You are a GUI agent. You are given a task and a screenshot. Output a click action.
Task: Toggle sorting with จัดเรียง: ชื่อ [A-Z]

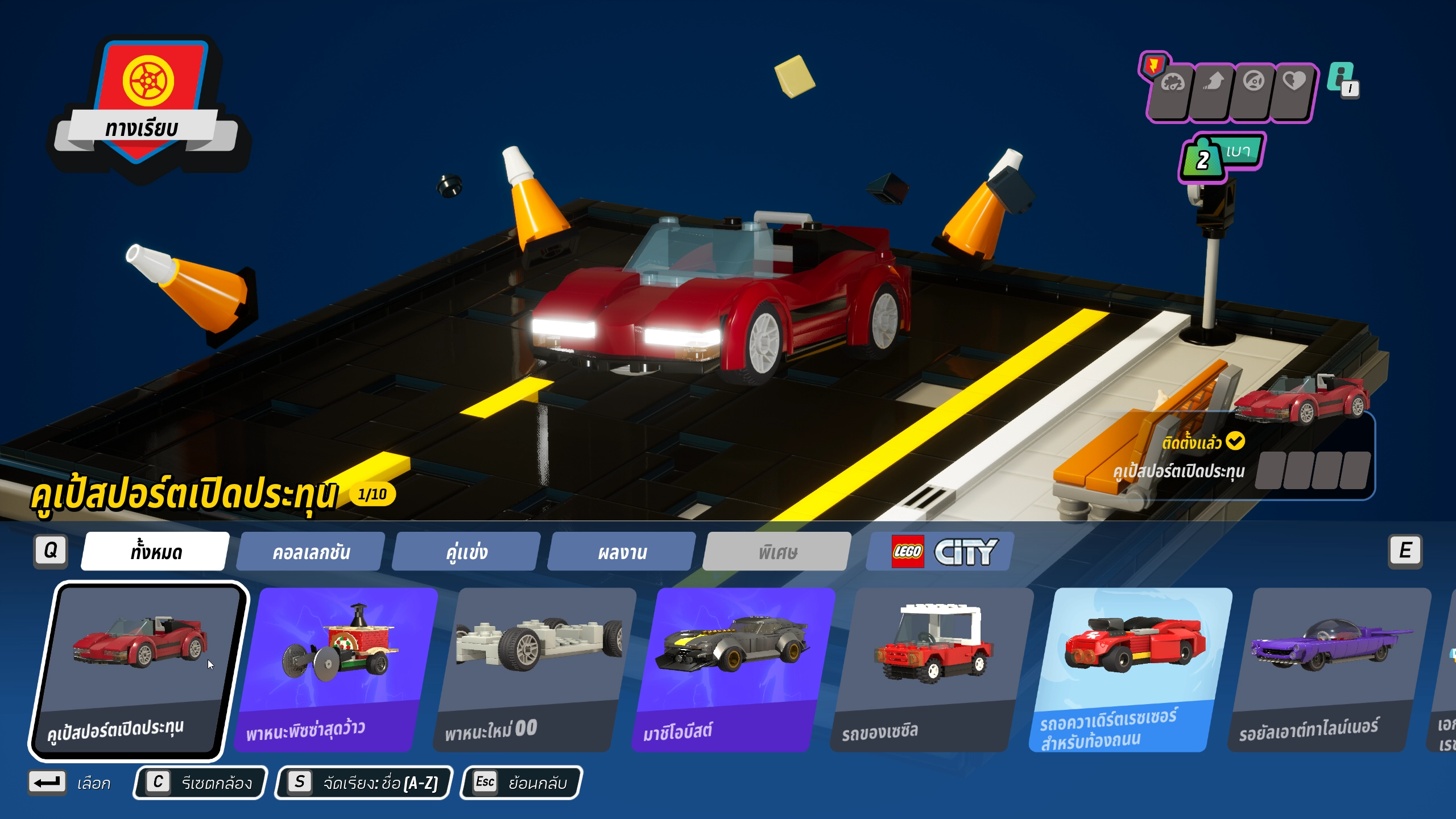(x=364, y=783)
